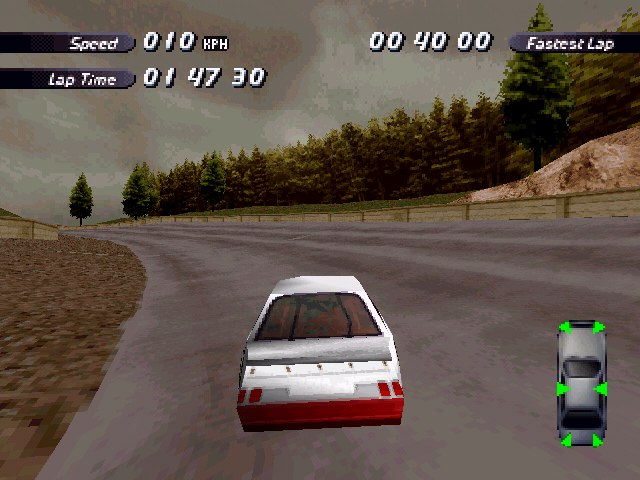
Task: Select the Fastest Lap label pill
Action: coord(573,43)
